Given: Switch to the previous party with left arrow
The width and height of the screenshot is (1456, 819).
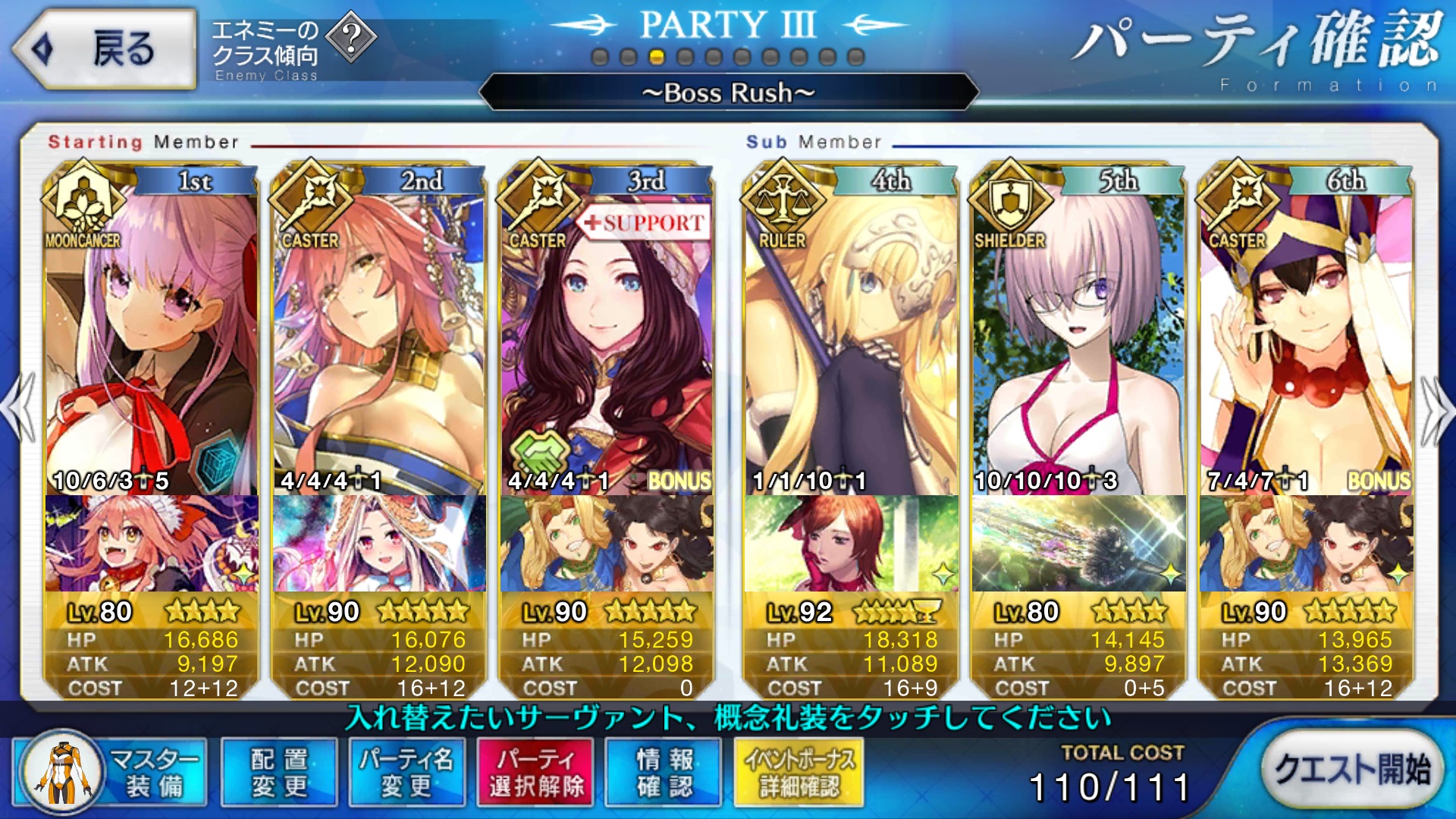Looking at the screenshot, I should pos(20,408).
